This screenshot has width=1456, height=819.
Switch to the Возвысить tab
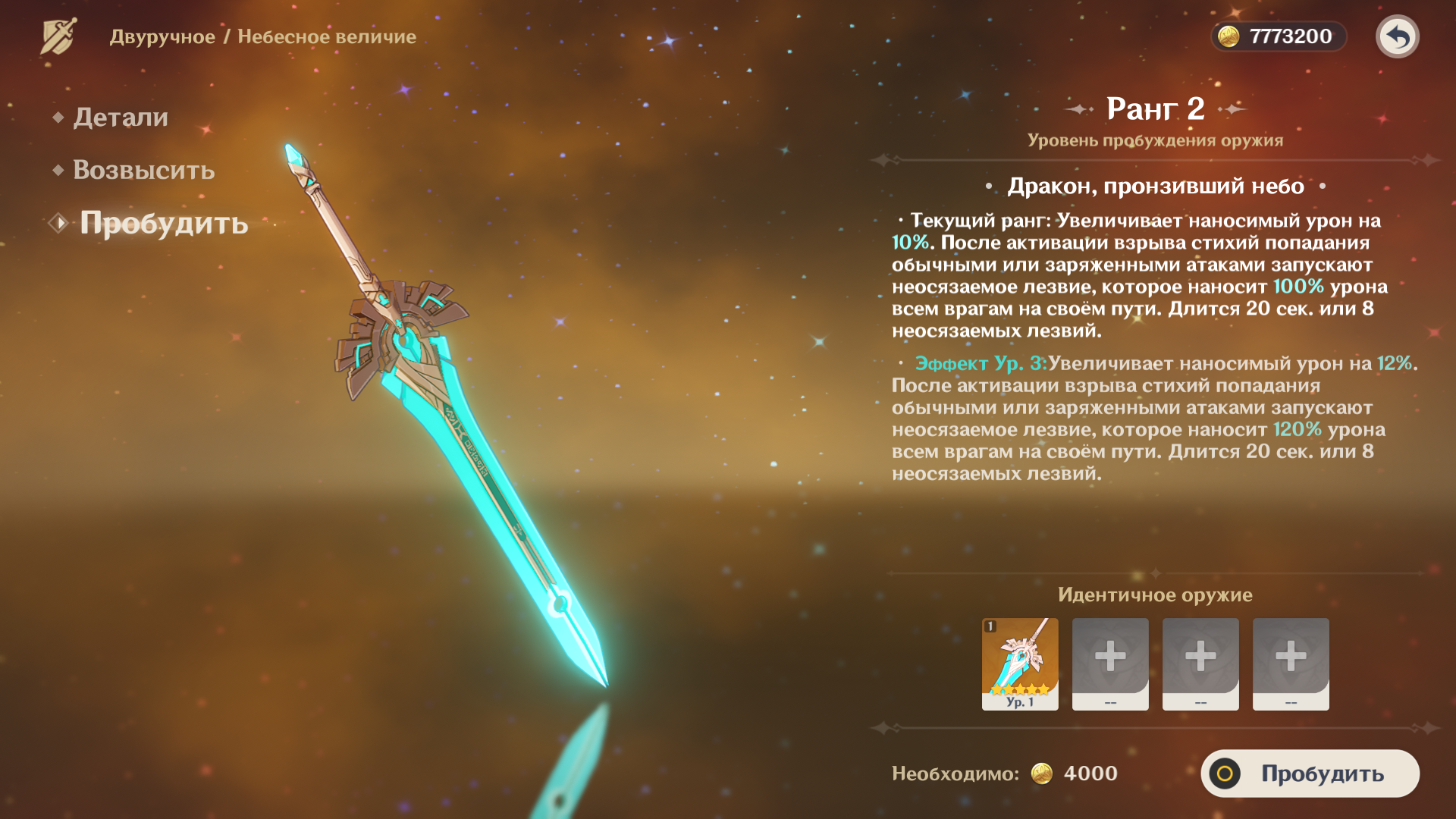[x=143, y=171]
